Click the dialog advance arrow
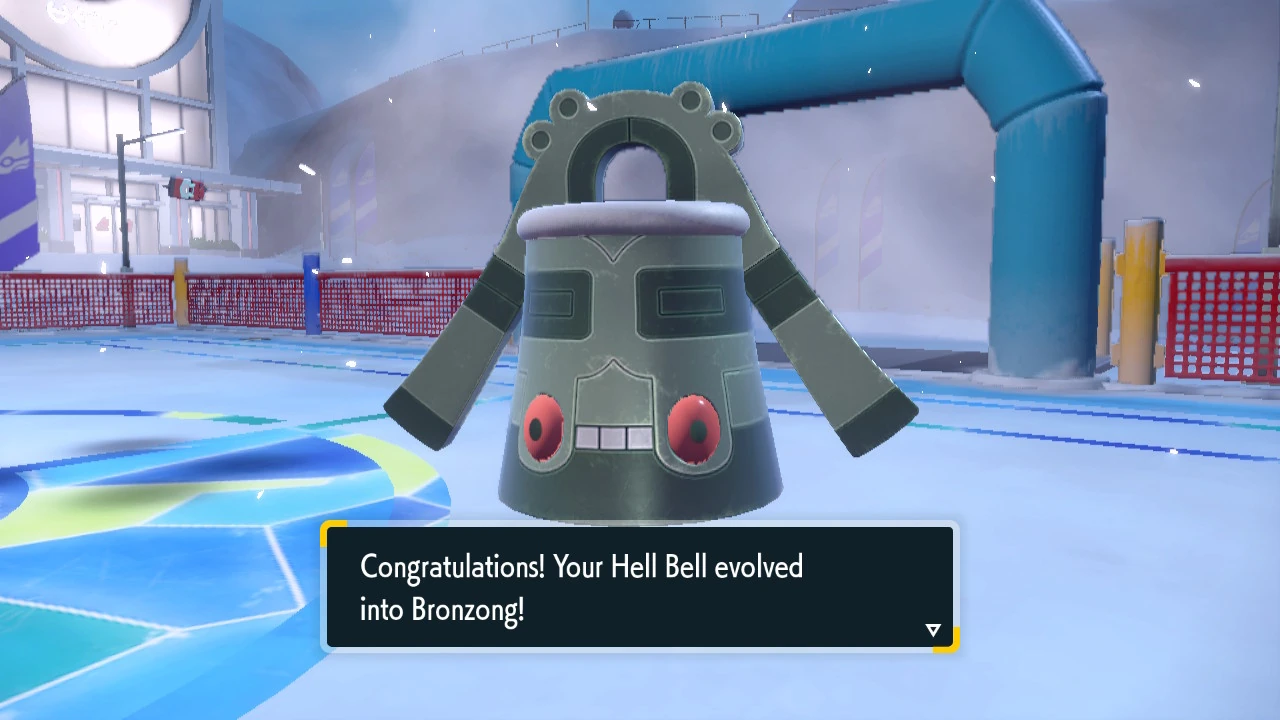Image resolution: width=1280 pixels, height=720 pixels. tap(932, 629)
